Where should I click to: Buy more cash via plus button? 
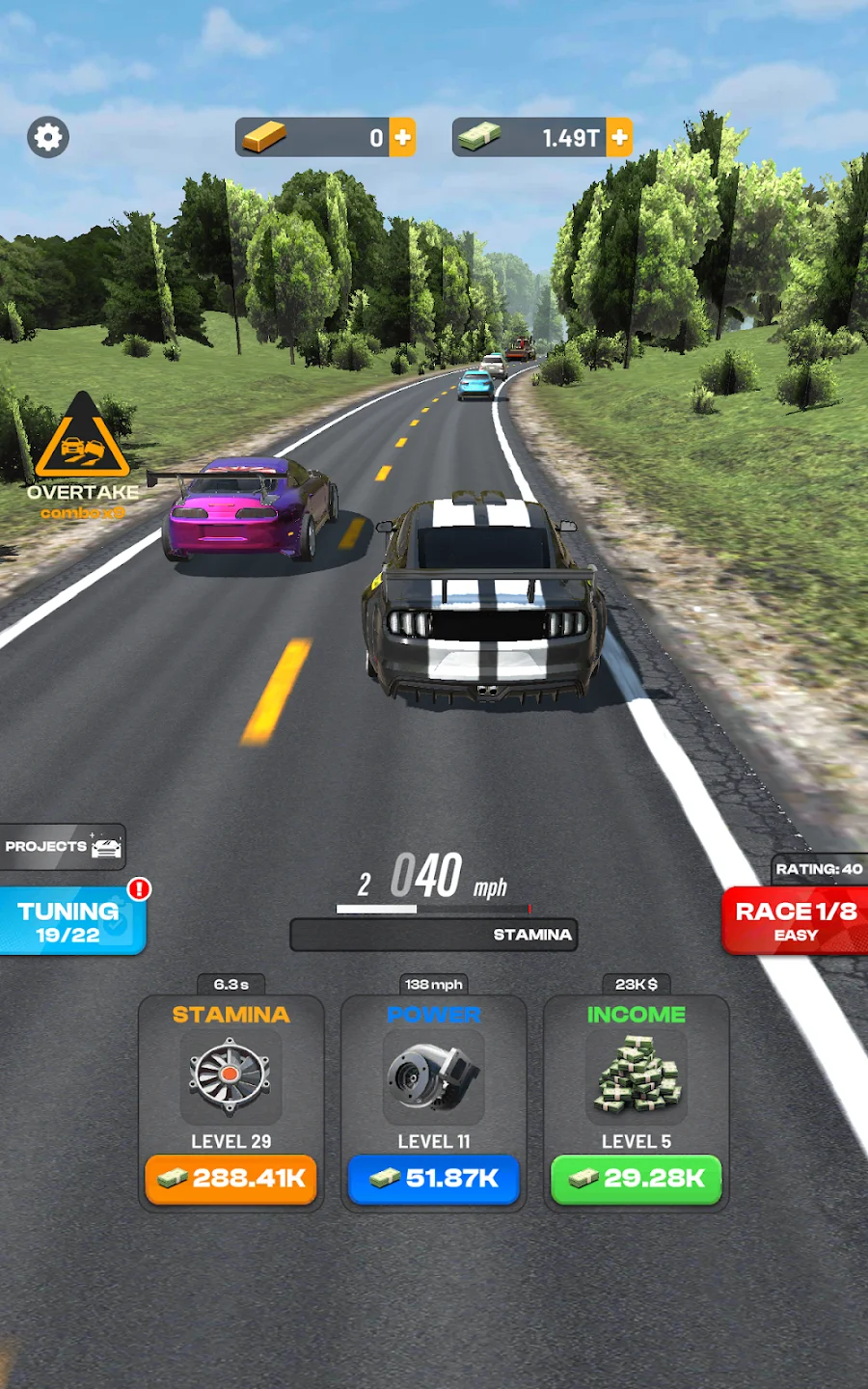click(x=620, y=138)
